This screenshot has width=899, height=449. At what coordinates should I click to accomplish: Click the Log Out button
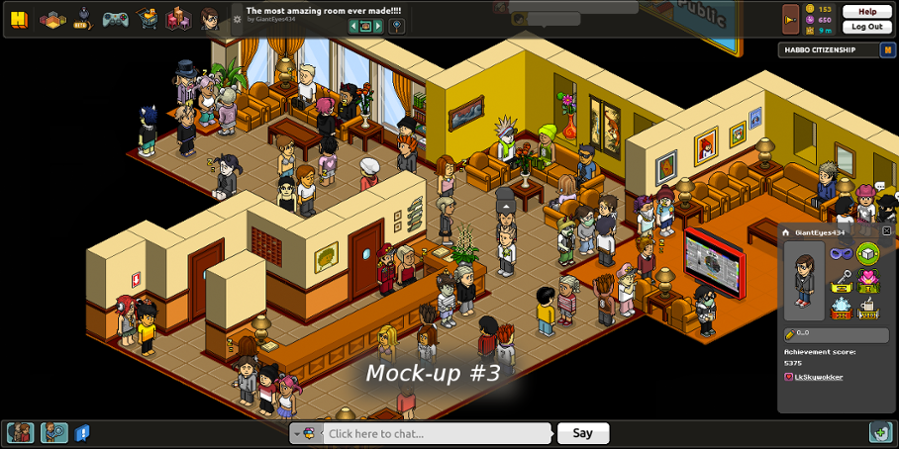pos(866,27)
